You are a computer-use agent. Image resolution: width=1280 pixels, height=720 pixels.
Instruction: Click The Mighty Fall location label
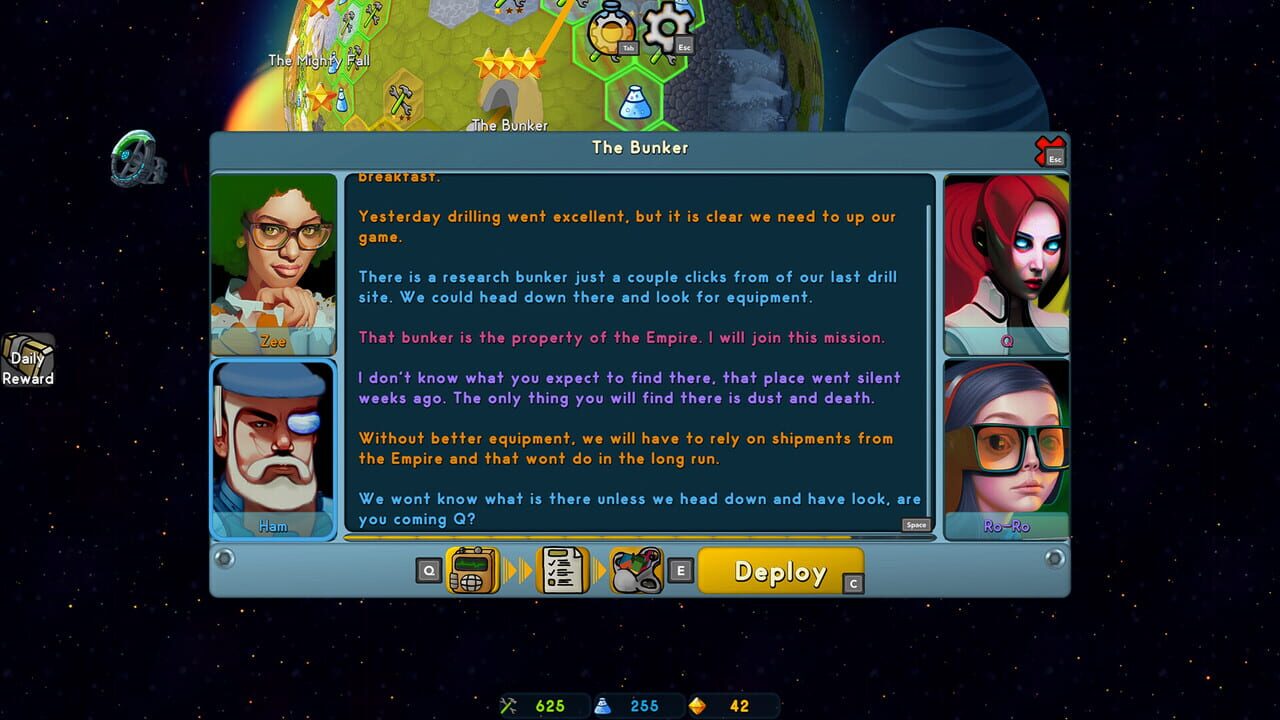(x=318, y=60)
